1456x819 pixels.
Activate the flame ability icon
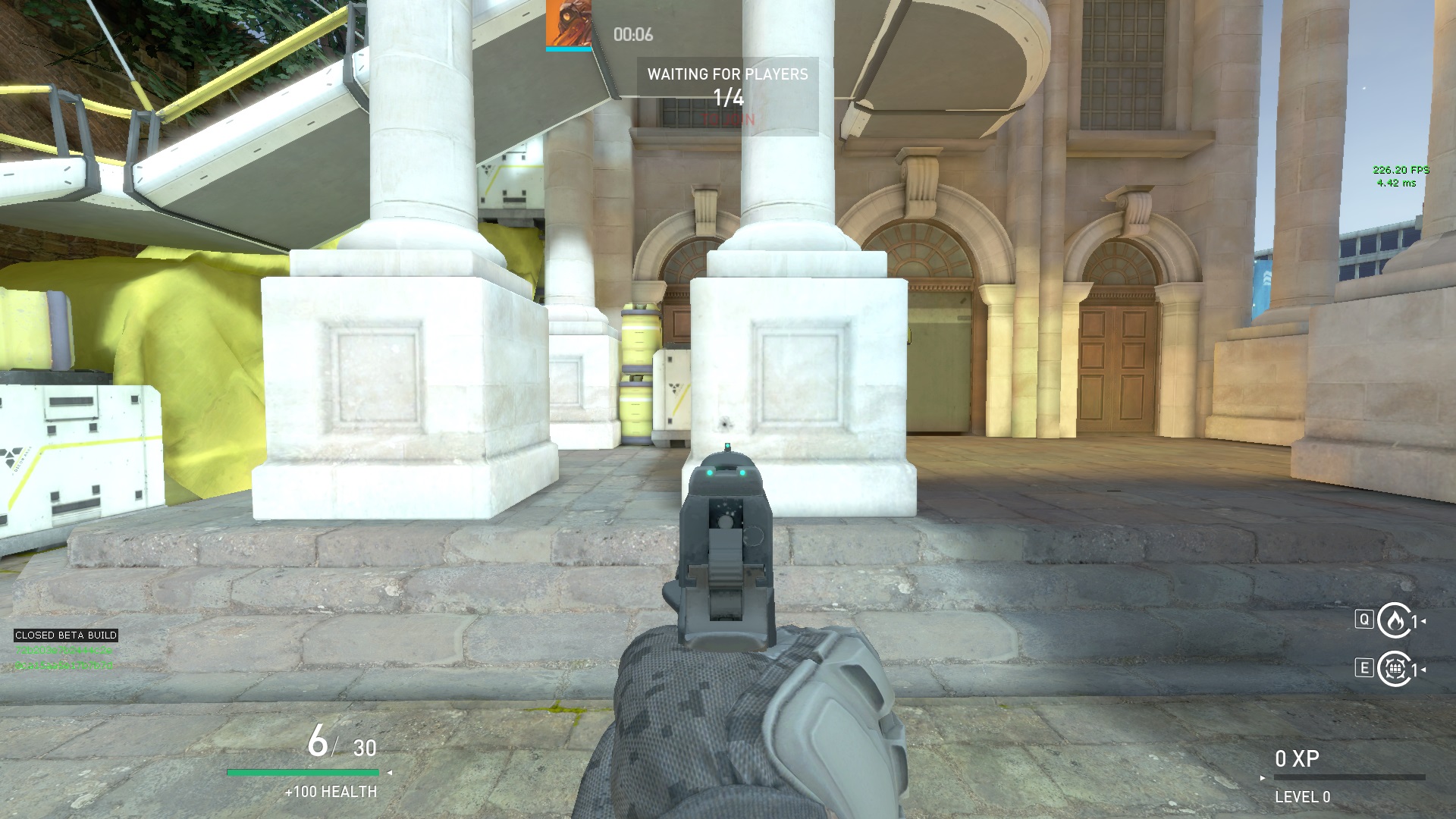coord(1393,621)
